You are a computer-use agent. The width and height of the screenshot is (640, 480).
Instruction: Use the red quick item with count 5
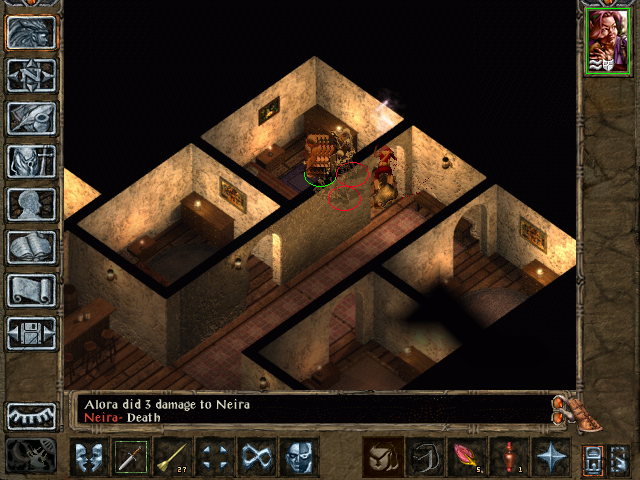pos(466,457)
